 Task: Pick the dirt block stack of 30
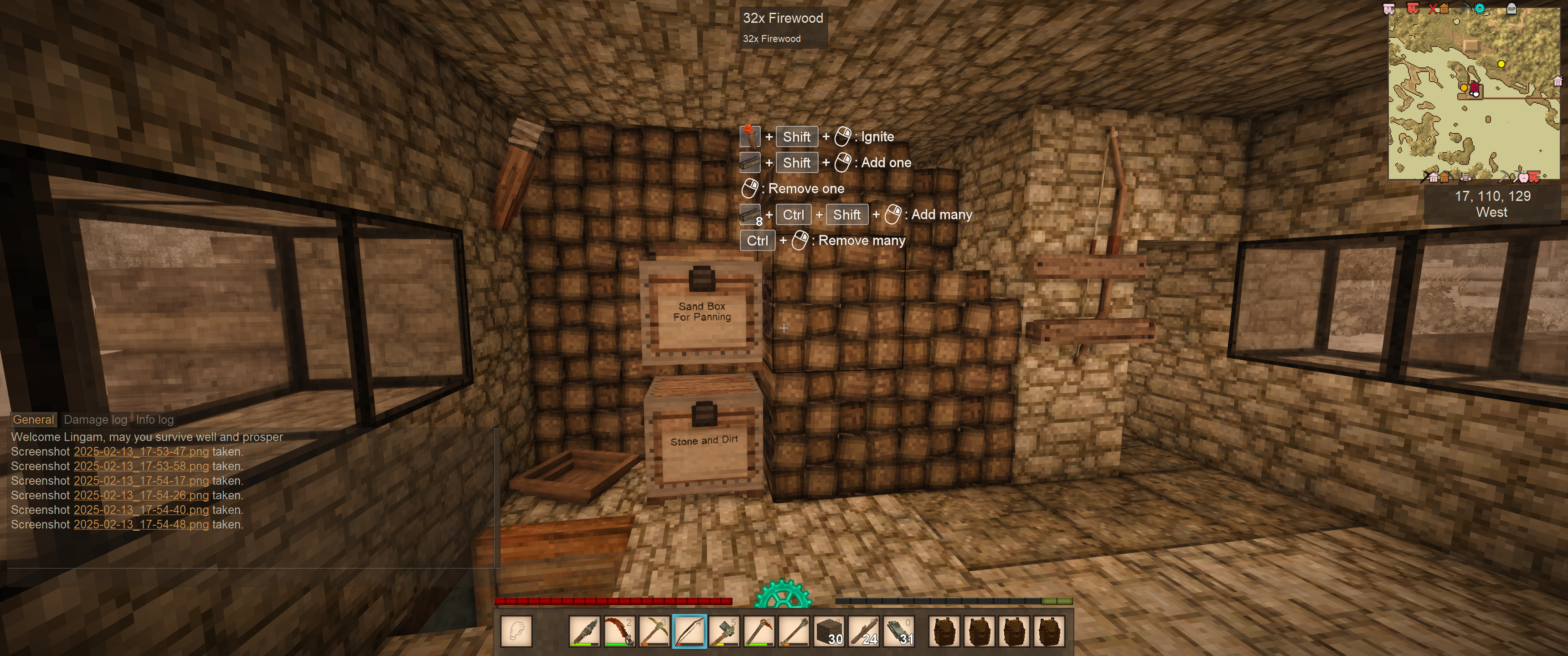[x=829, y=631]
